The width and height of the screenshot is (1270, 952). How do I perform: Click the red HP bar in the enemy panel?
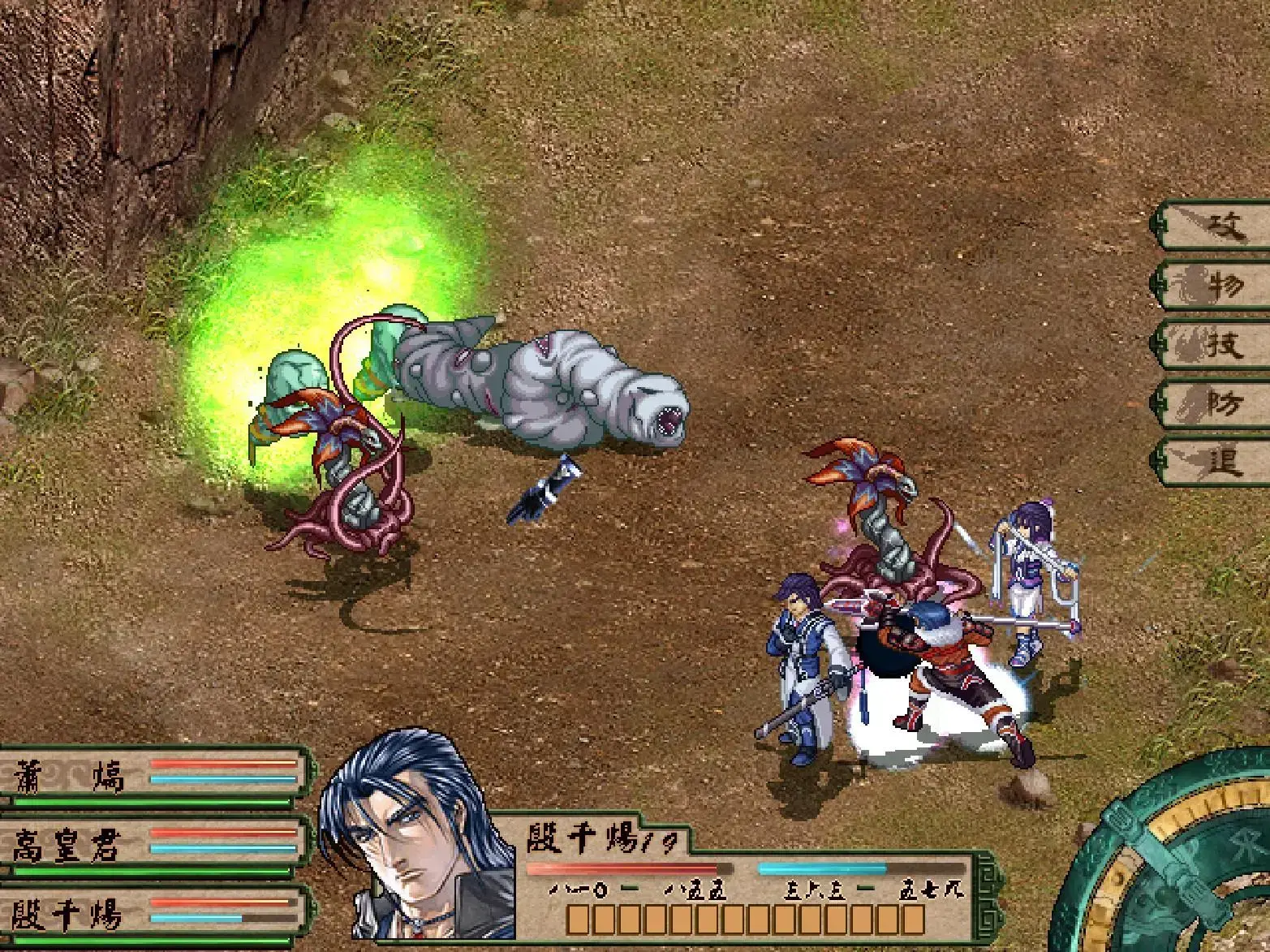tap(629, 869)
